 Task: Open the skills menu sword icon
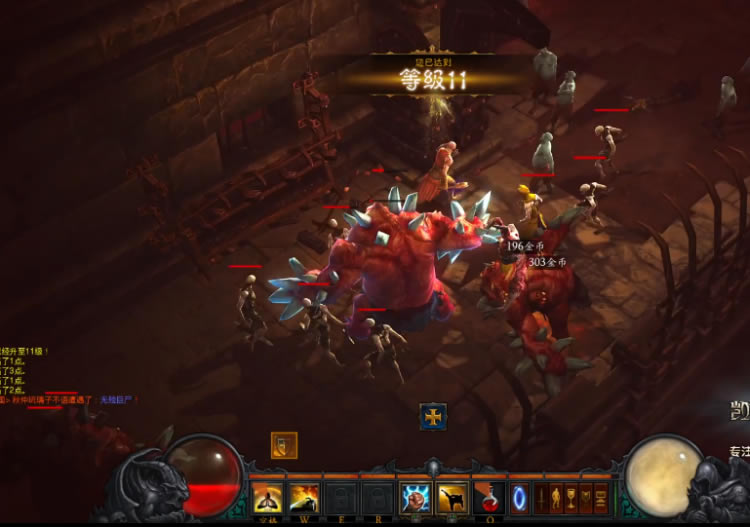click(541, 497)
